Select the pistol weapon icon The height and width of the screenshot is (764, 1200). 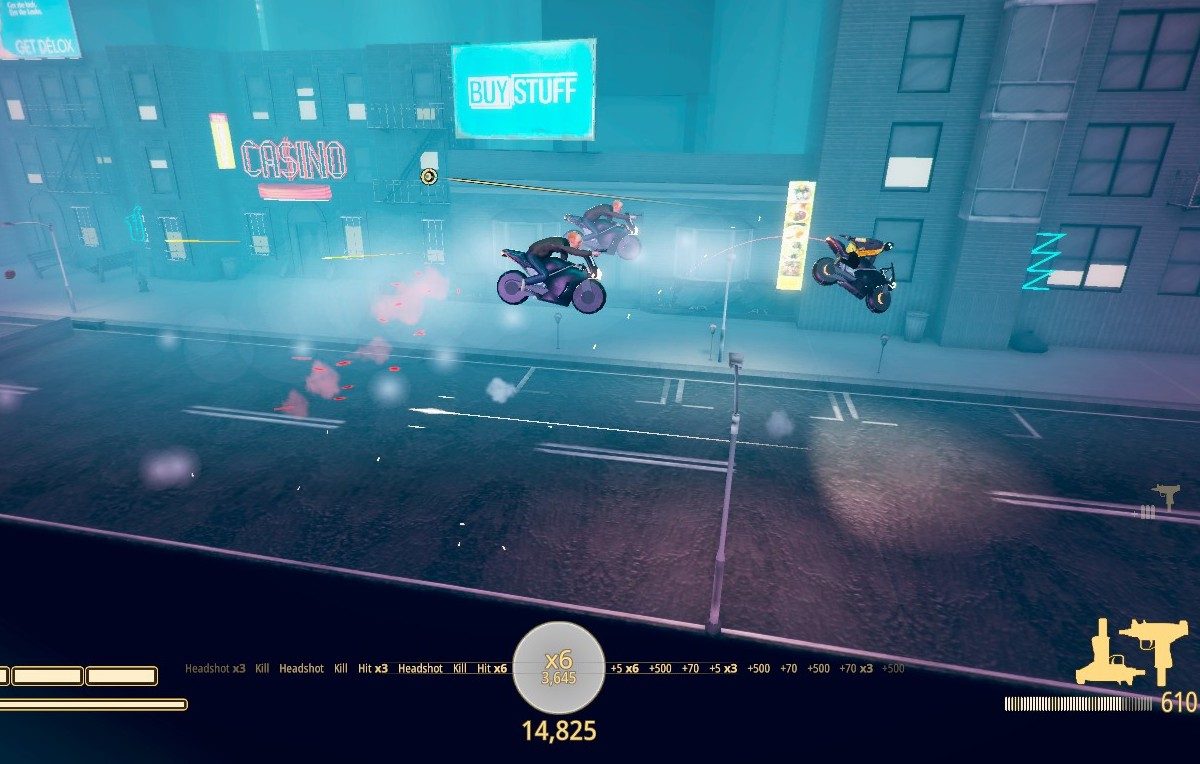point(1099,654)
